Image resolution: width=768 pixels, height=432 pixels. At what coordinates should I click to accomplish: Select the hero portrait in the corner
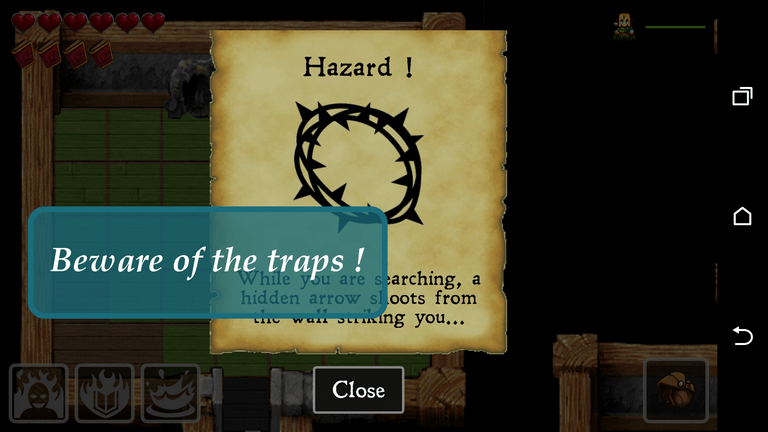point(624,27)
